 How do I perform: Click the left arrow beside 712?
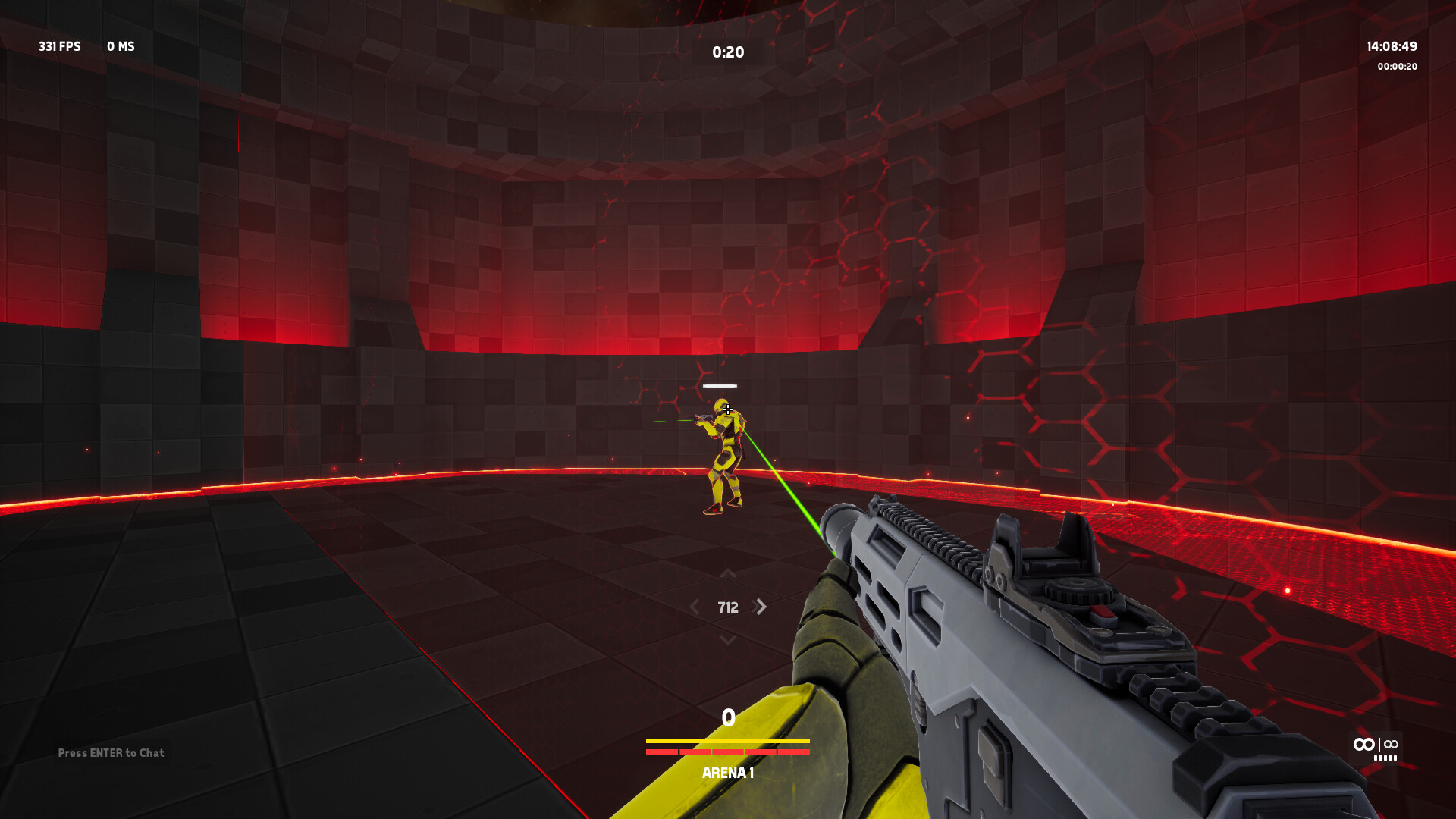[x=695, y=607]
